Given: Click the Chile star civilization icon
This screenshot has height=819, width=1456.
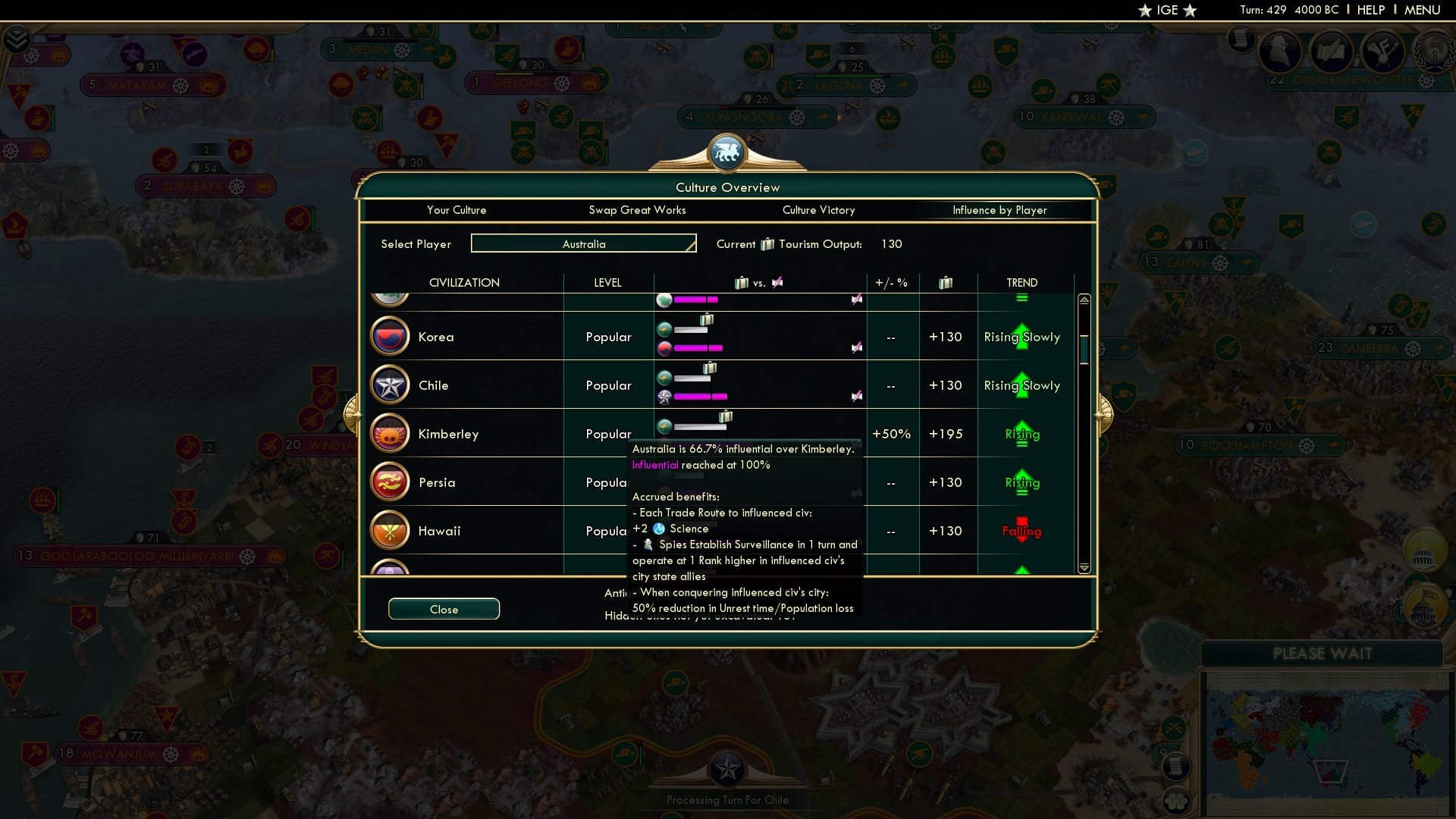Looking at the screenshot, I should 389,384.
